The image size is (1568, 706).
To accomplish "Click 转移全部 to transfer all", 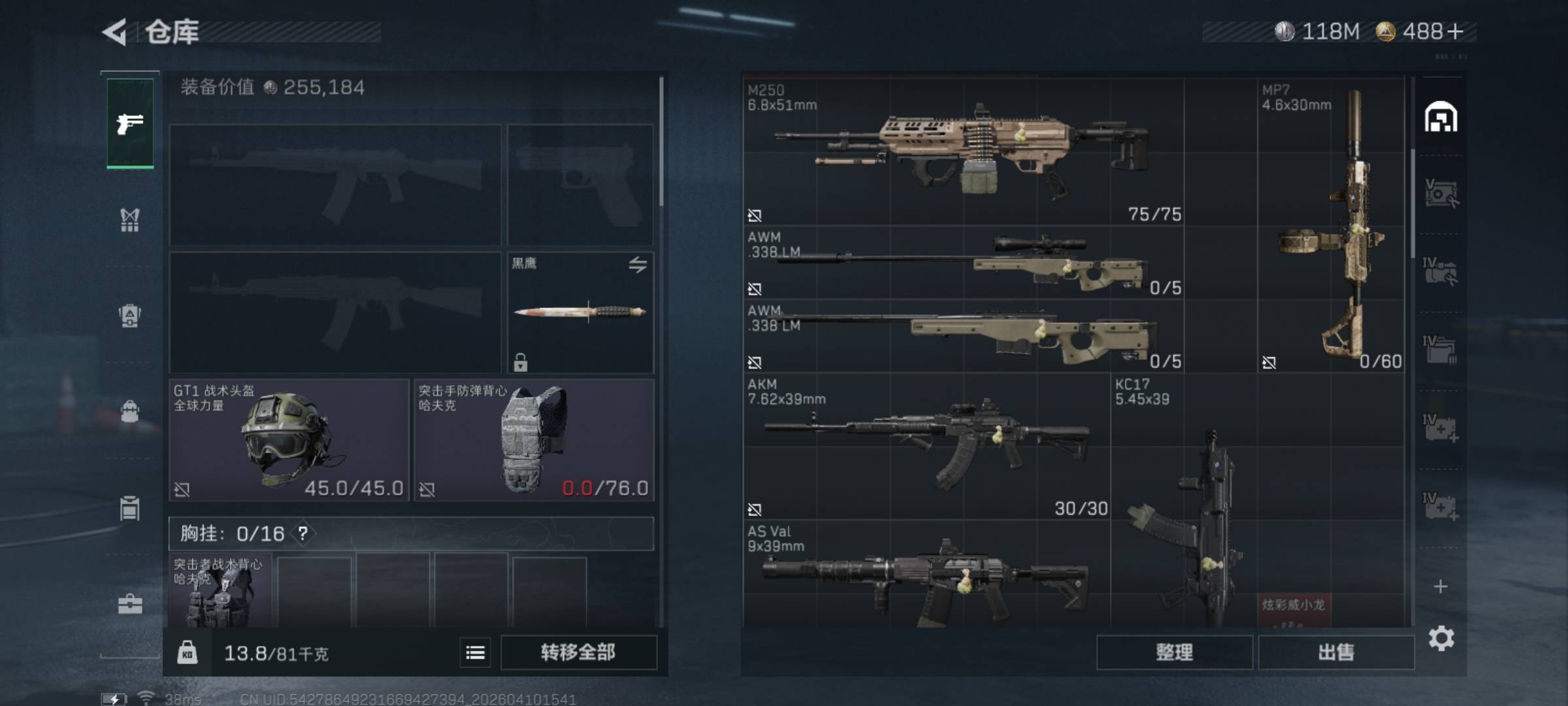I will 578,652.
